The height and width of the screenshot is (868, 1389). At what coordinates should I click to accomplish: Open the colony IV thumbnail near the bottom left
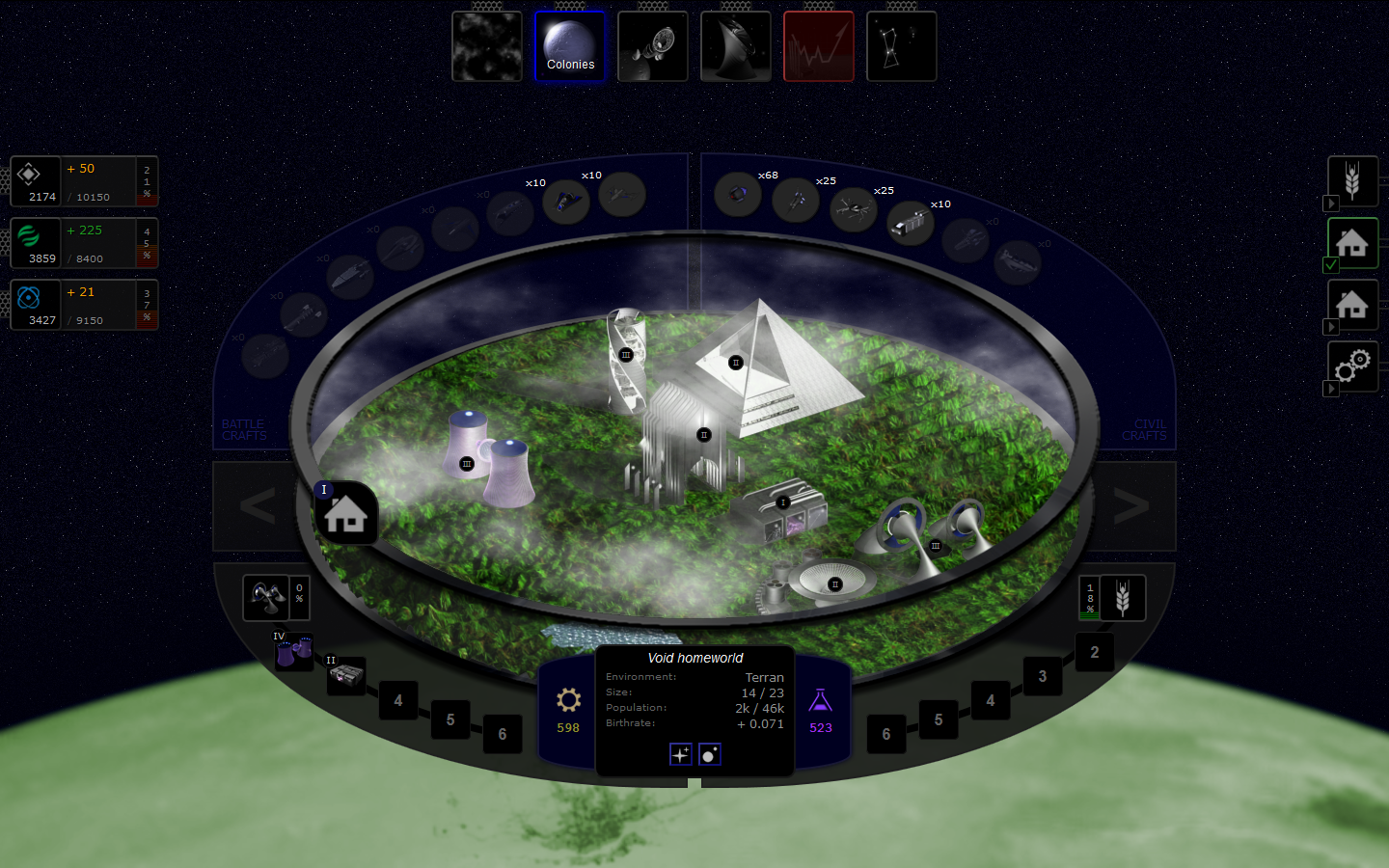point(294,653)
